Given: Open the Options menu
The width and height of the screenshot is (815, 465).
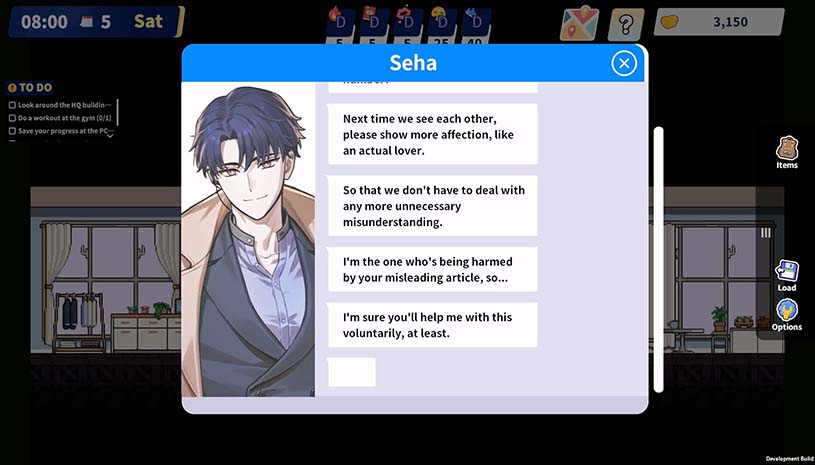Looking at the screenshot, I should [787, 314].
